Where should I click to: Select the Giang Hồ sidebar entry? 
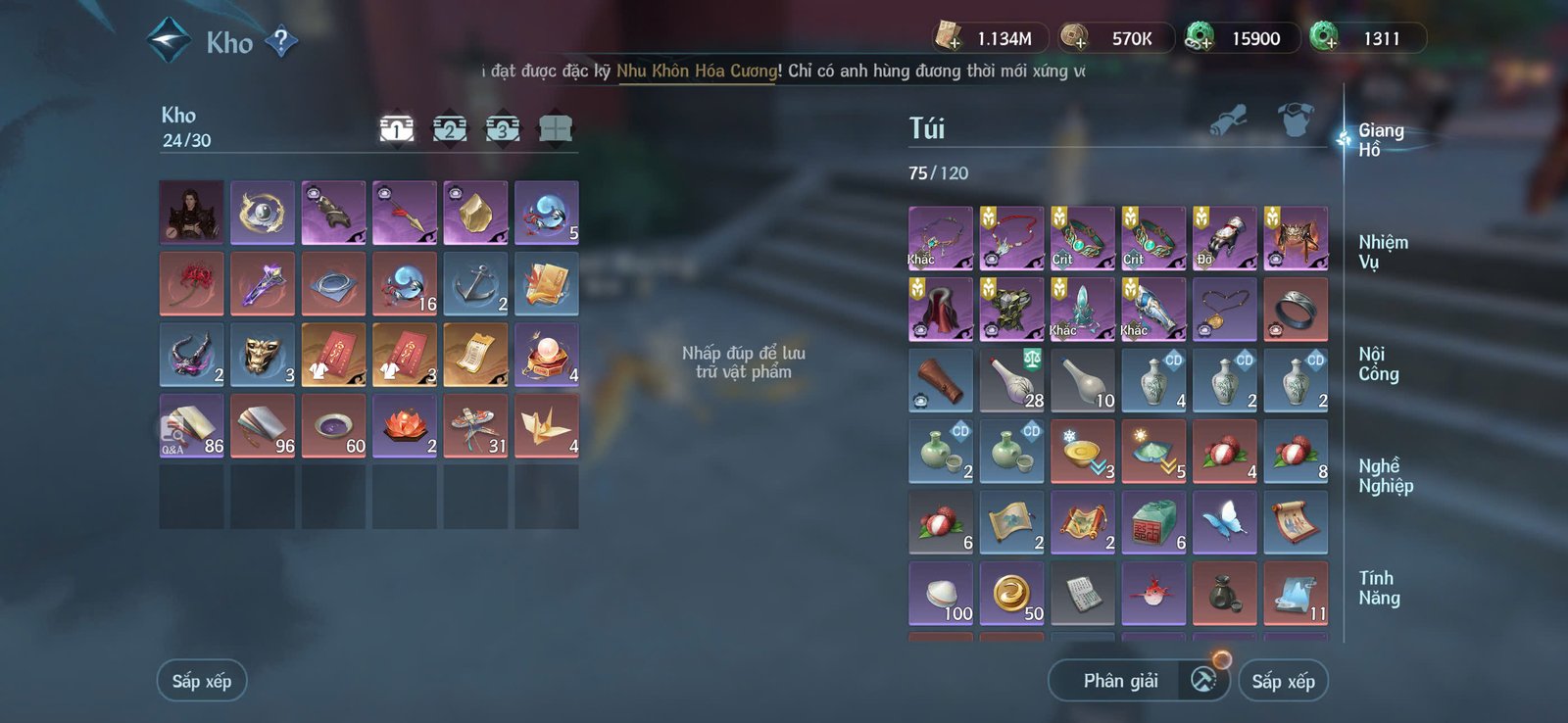click(x=1381, y=140)
